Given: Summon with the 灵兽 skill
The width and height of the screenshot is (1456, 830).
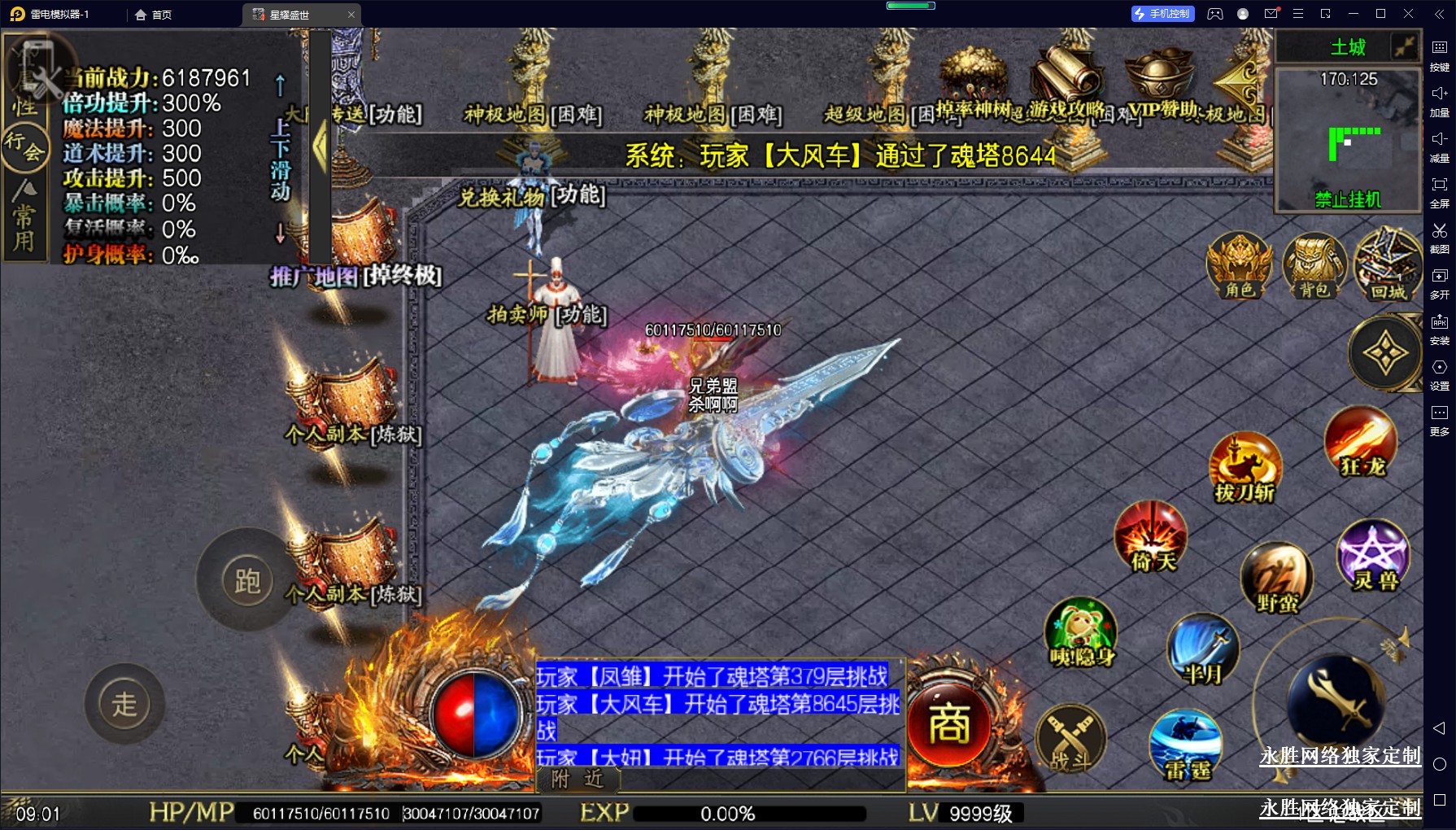Looking at the screenshot, I should pos(1373,554).
